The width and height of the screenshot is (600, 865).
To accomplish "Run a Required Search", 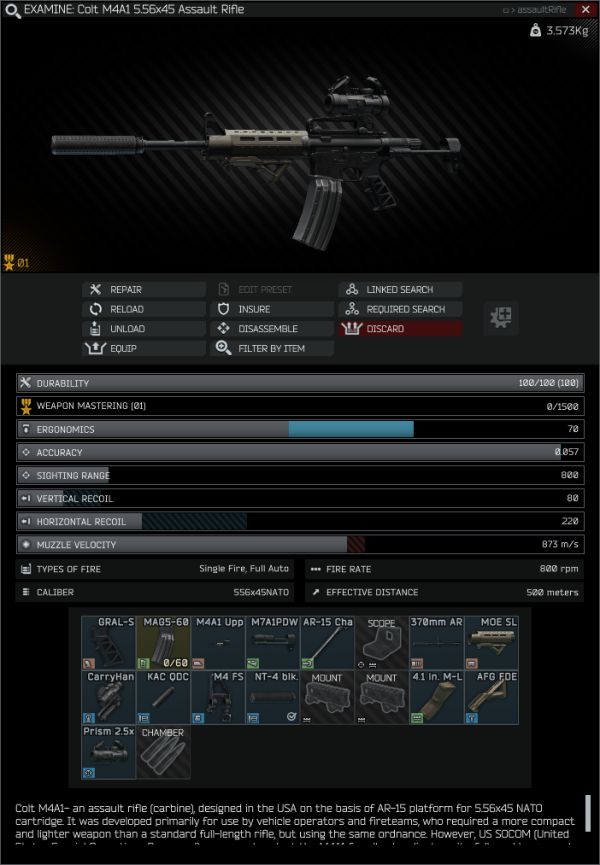I will pyautogui.click(x=401, y=309).
